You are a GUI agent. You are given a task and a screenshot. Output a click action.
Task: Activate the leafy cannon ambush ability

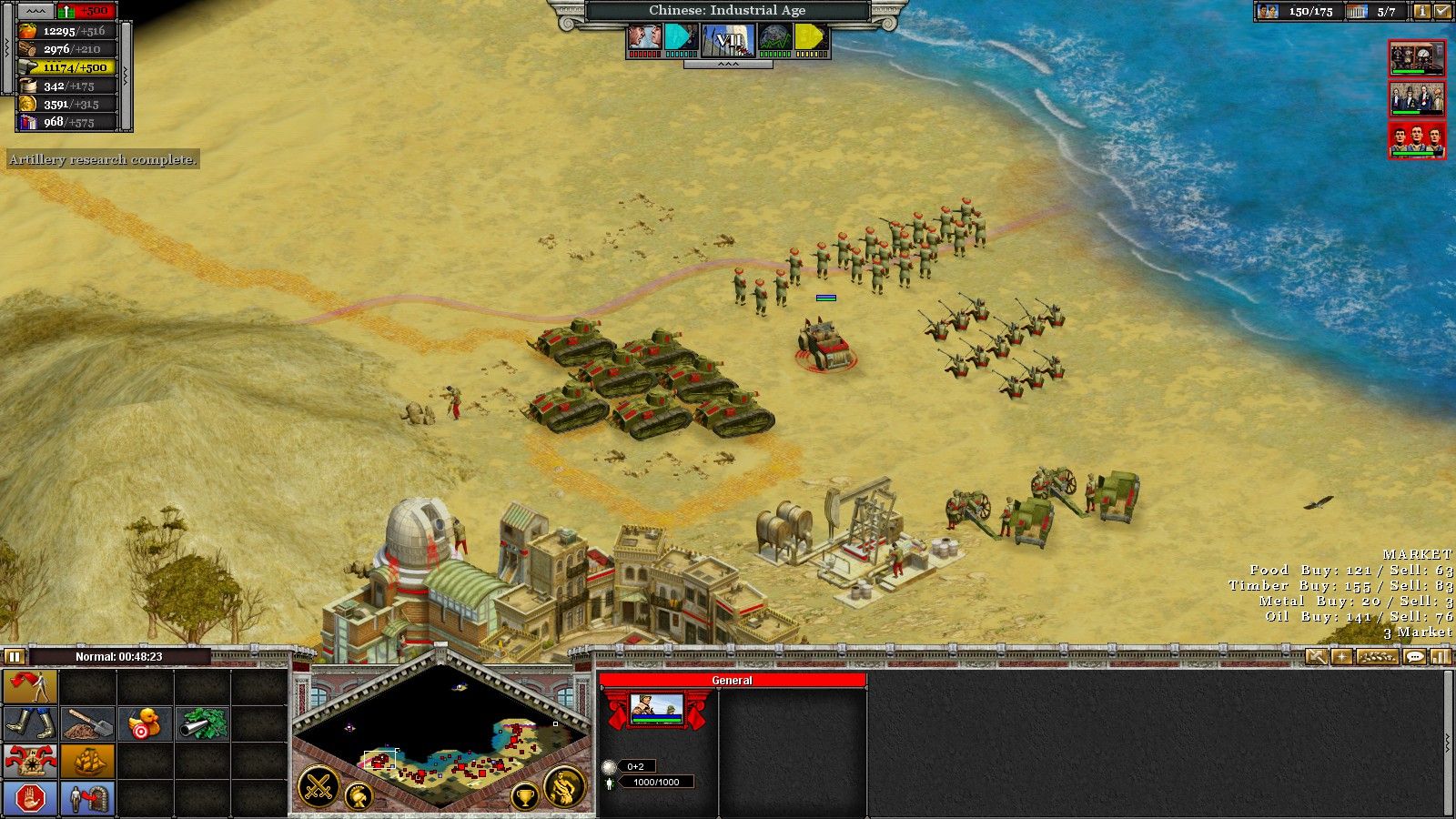201,724
